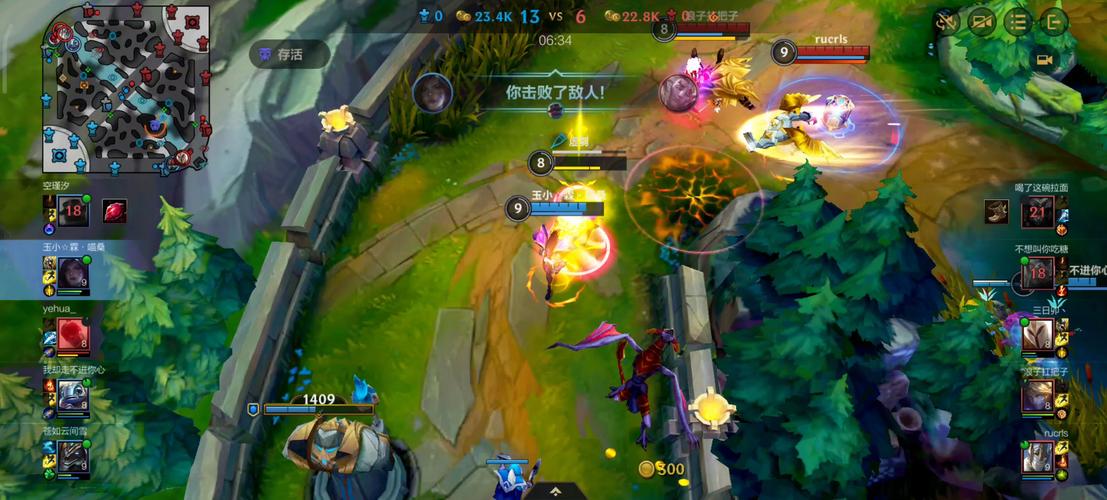Exit spectating with the exit-arrow button
Viewport: 1107px width, 500px height.
tap(1054, 21)
